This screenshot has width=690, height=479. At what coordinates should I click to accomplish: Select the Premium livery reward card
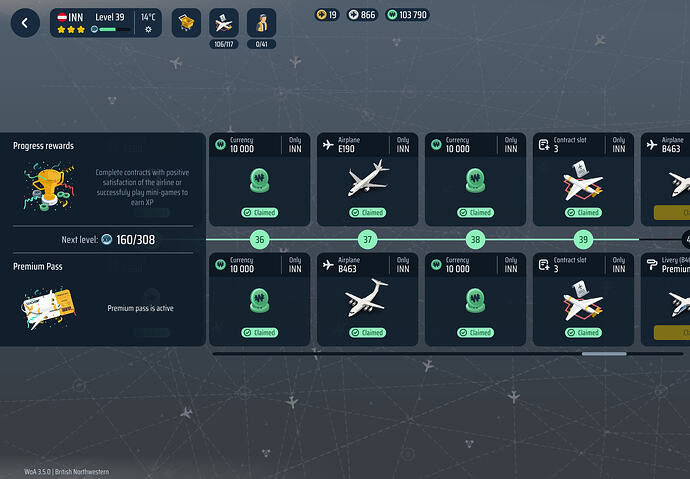coord(668,299)
